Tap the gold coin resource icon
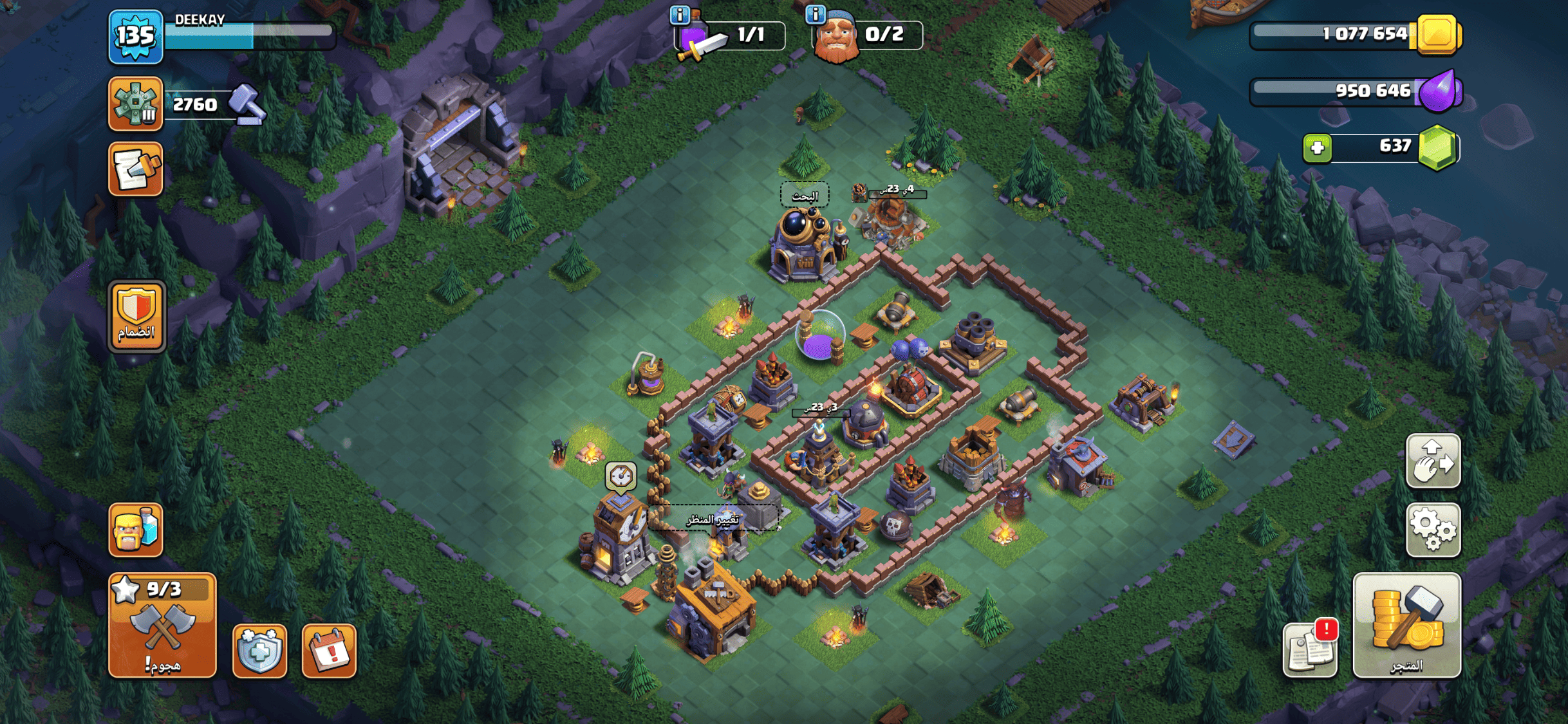 coord(1437,34)
